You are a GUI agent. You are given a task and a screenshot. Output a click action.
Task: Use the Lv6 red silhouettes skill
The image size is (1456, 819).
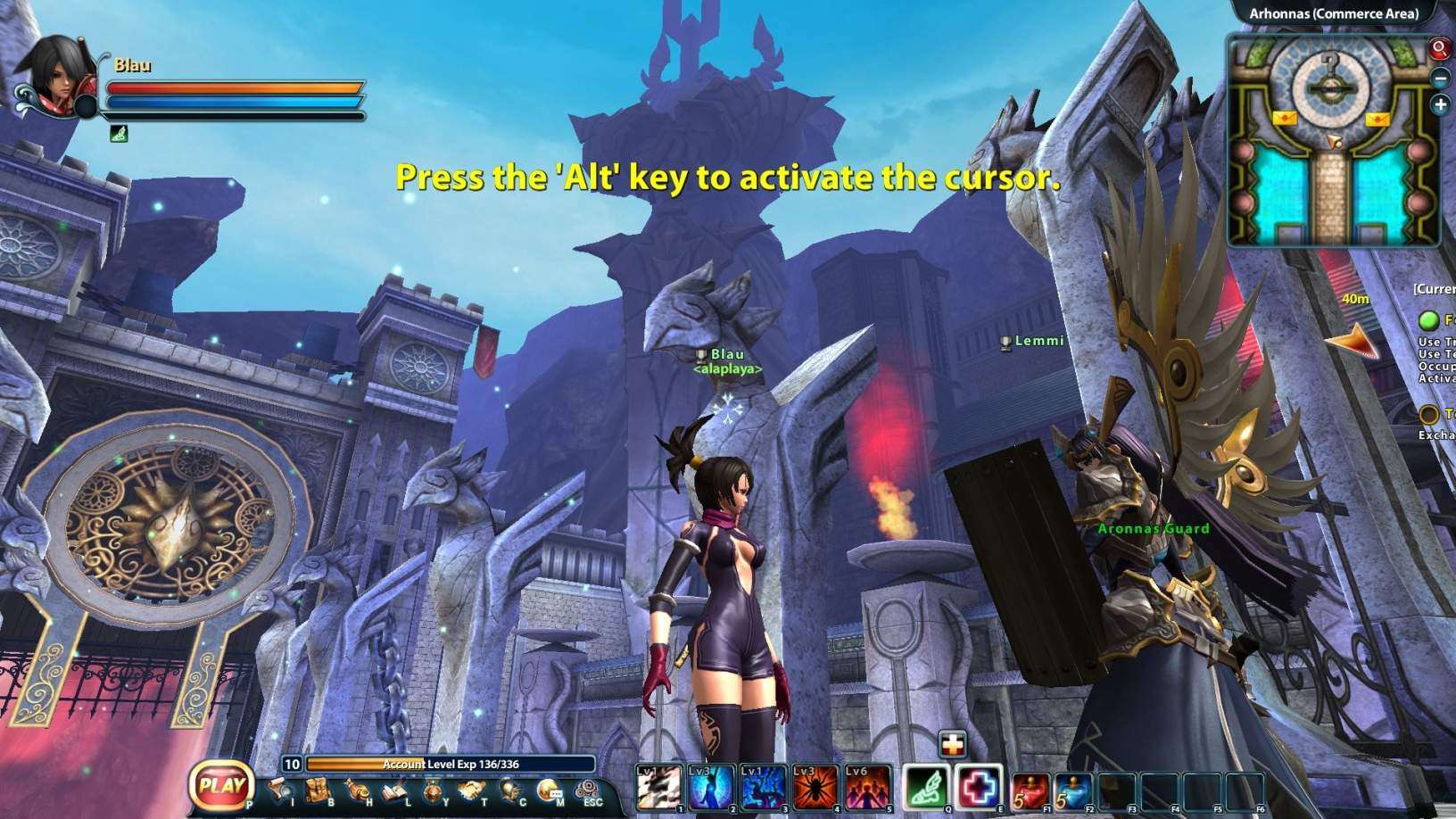(x=868, y=788)
